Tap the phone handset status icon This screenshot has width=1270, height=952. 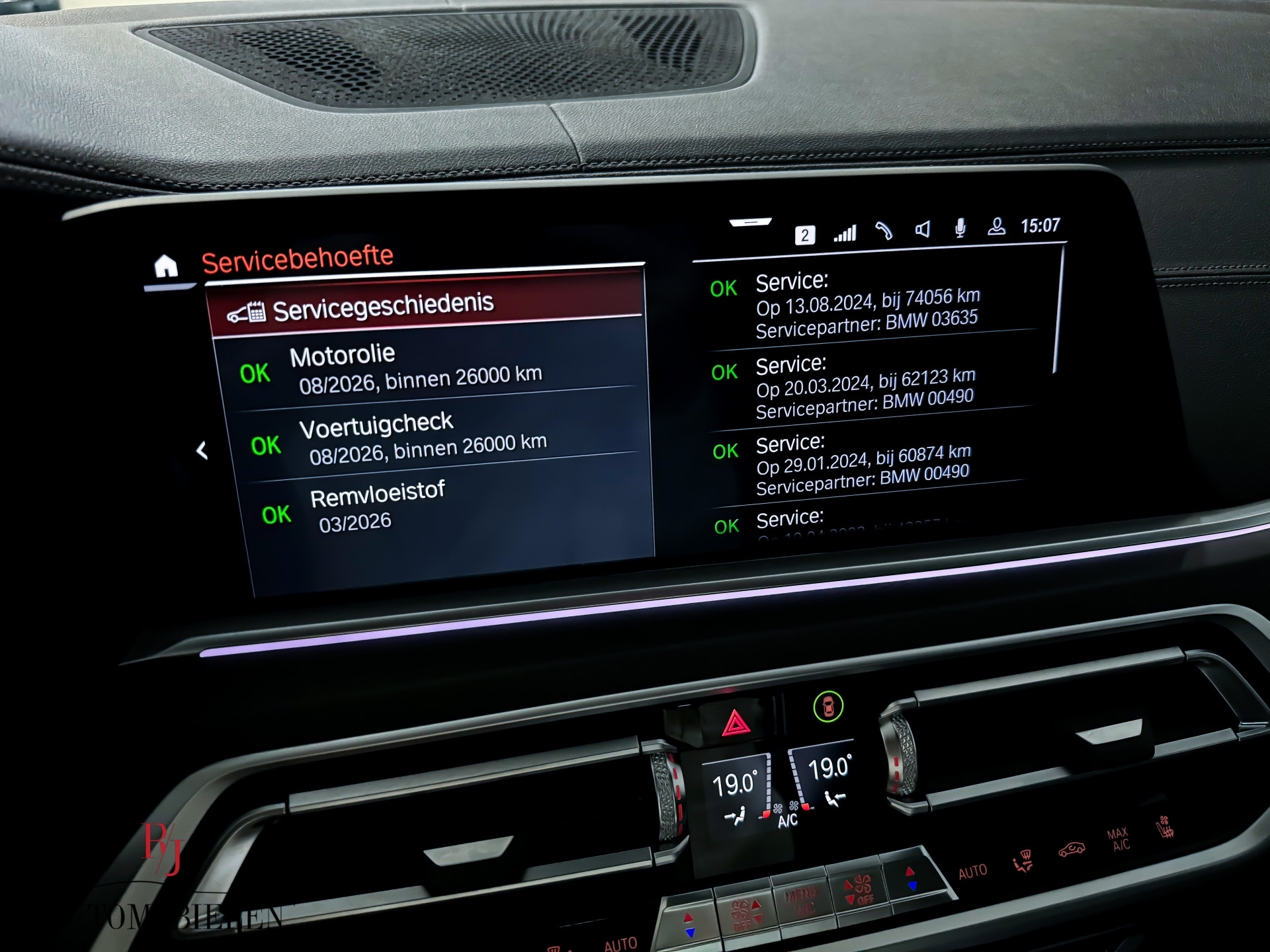(x=884, y=231)
